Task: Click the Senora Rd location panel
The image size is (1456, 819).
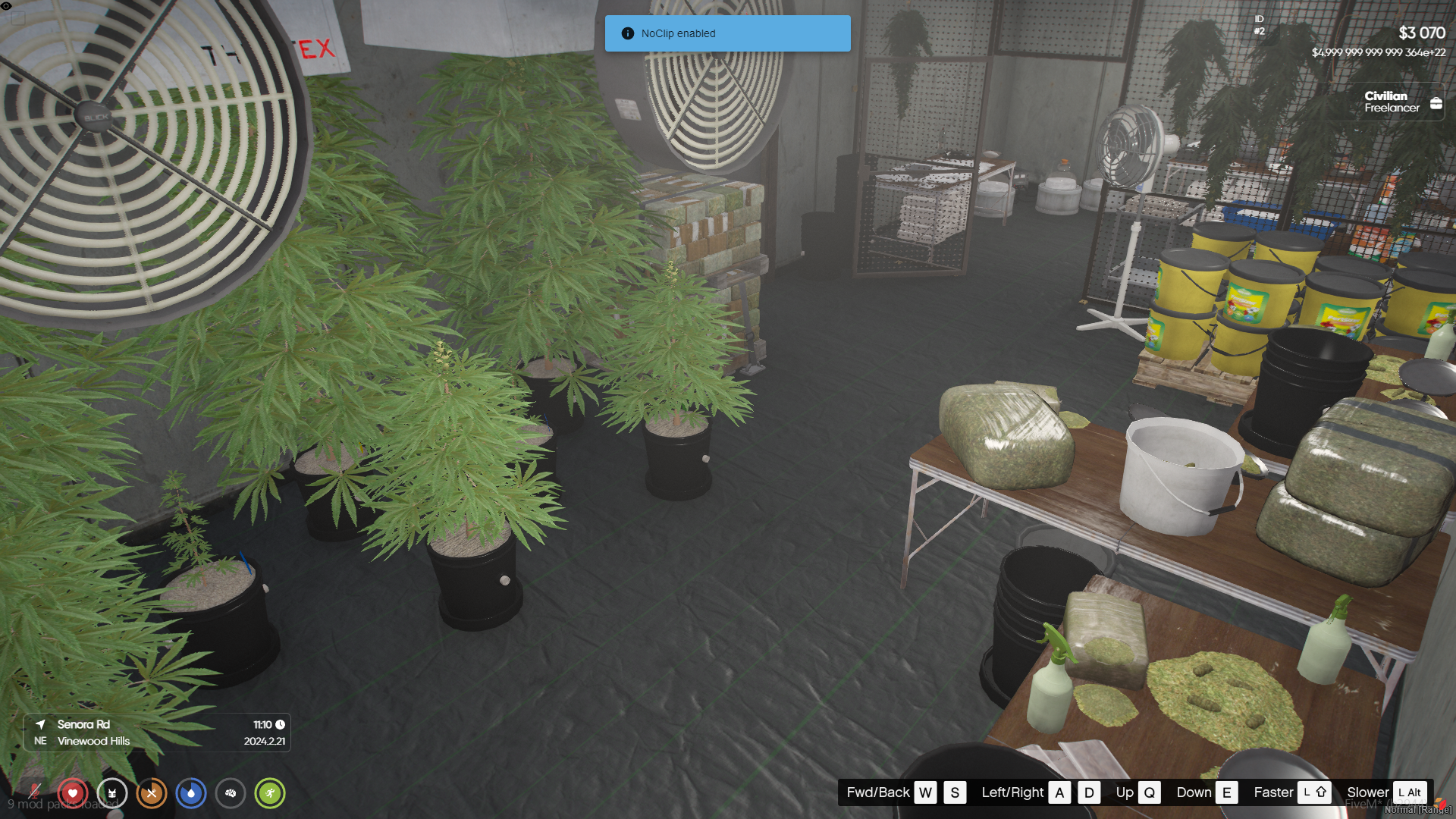Action: (157, 733)
